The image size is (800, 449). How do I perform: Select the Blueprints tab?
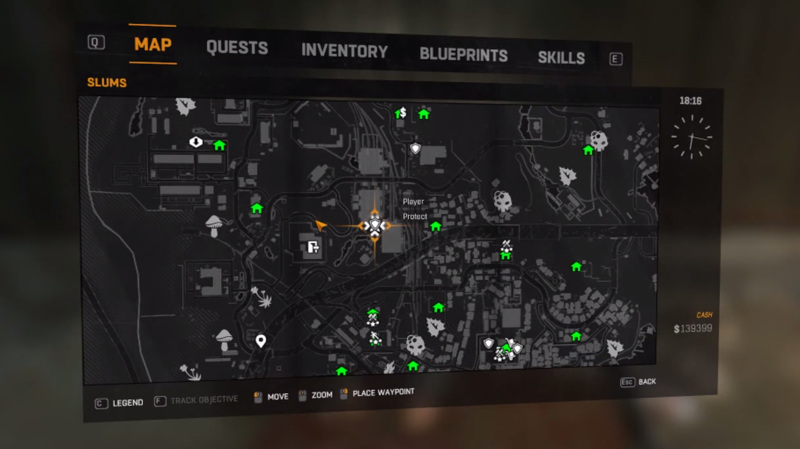[463, 55]
